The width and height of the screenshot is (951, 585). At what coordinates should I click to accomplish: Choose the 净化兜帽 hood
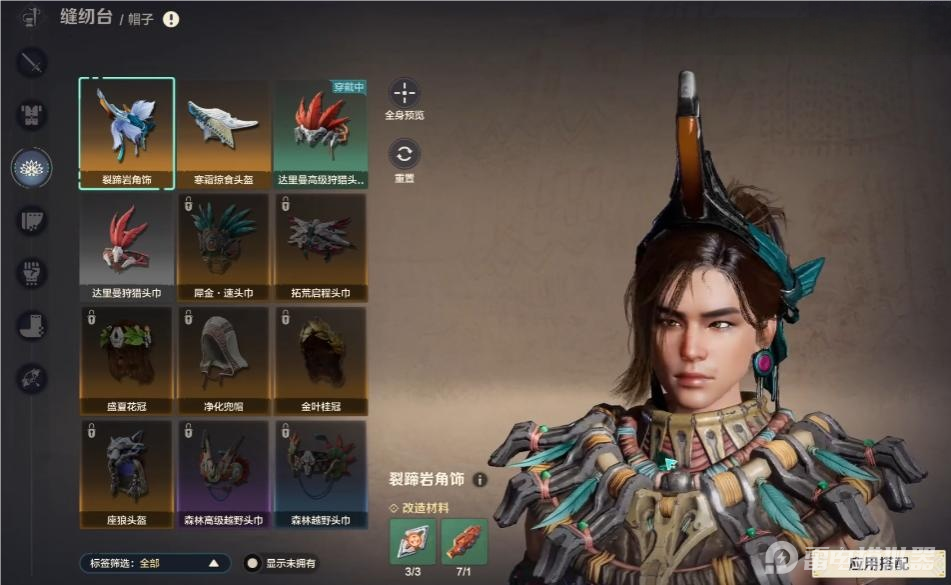pos(224,359)
